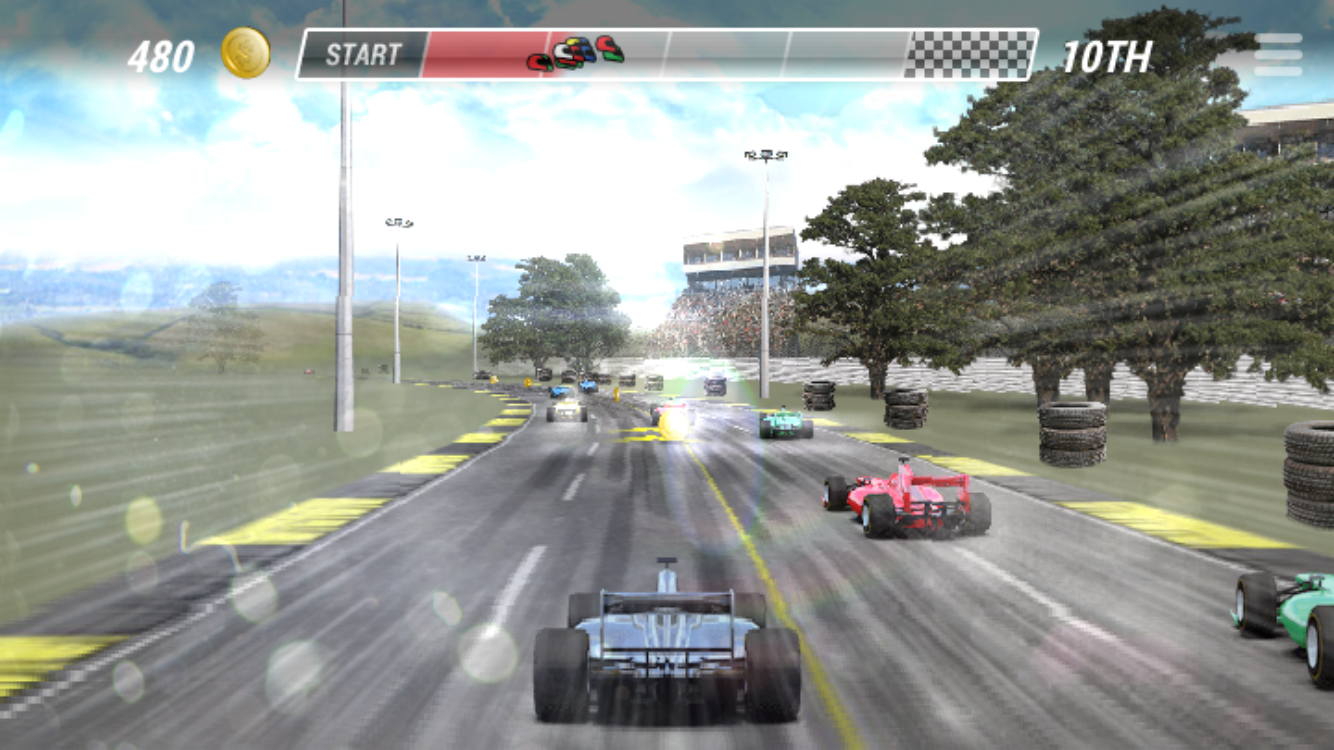
Task: Select the red helmet marker on progress bar
Action: [x=537, y=60]
